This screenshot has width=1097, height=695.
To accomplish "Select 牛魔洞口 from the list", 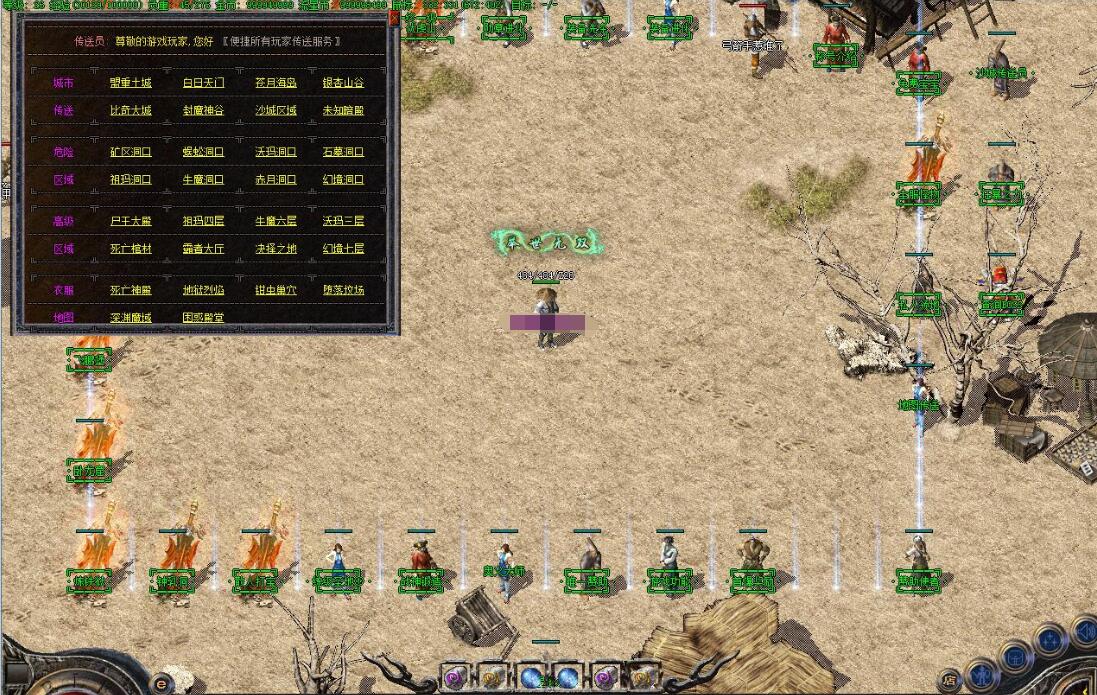I will (203, 181).
